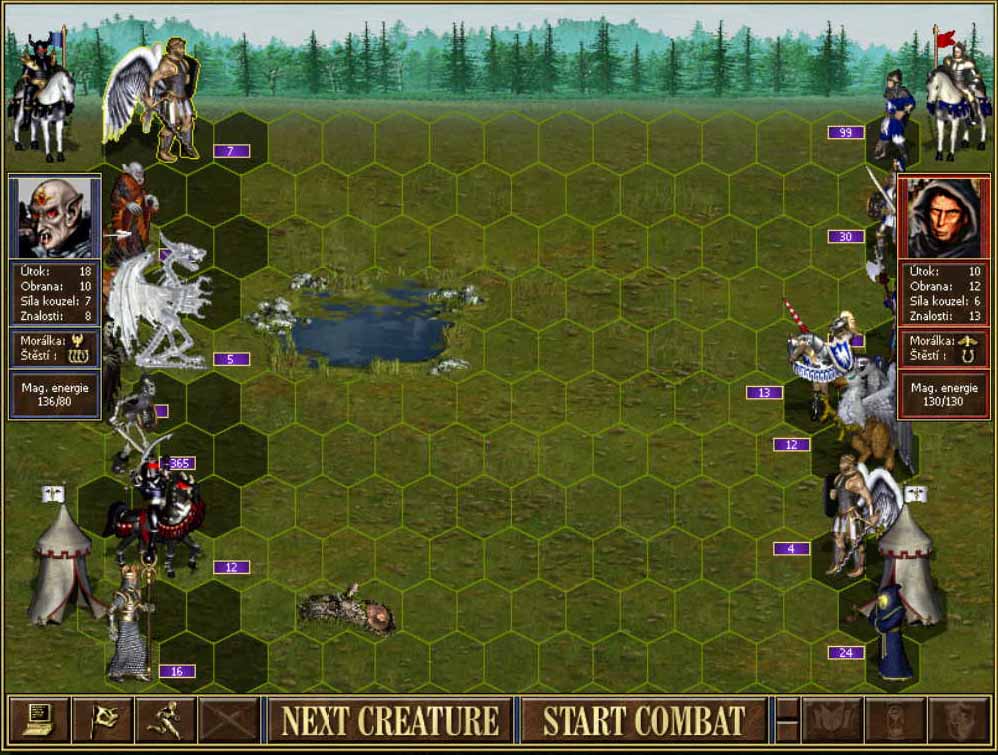
Task: Select the Next Creature button
Action: 390,720
